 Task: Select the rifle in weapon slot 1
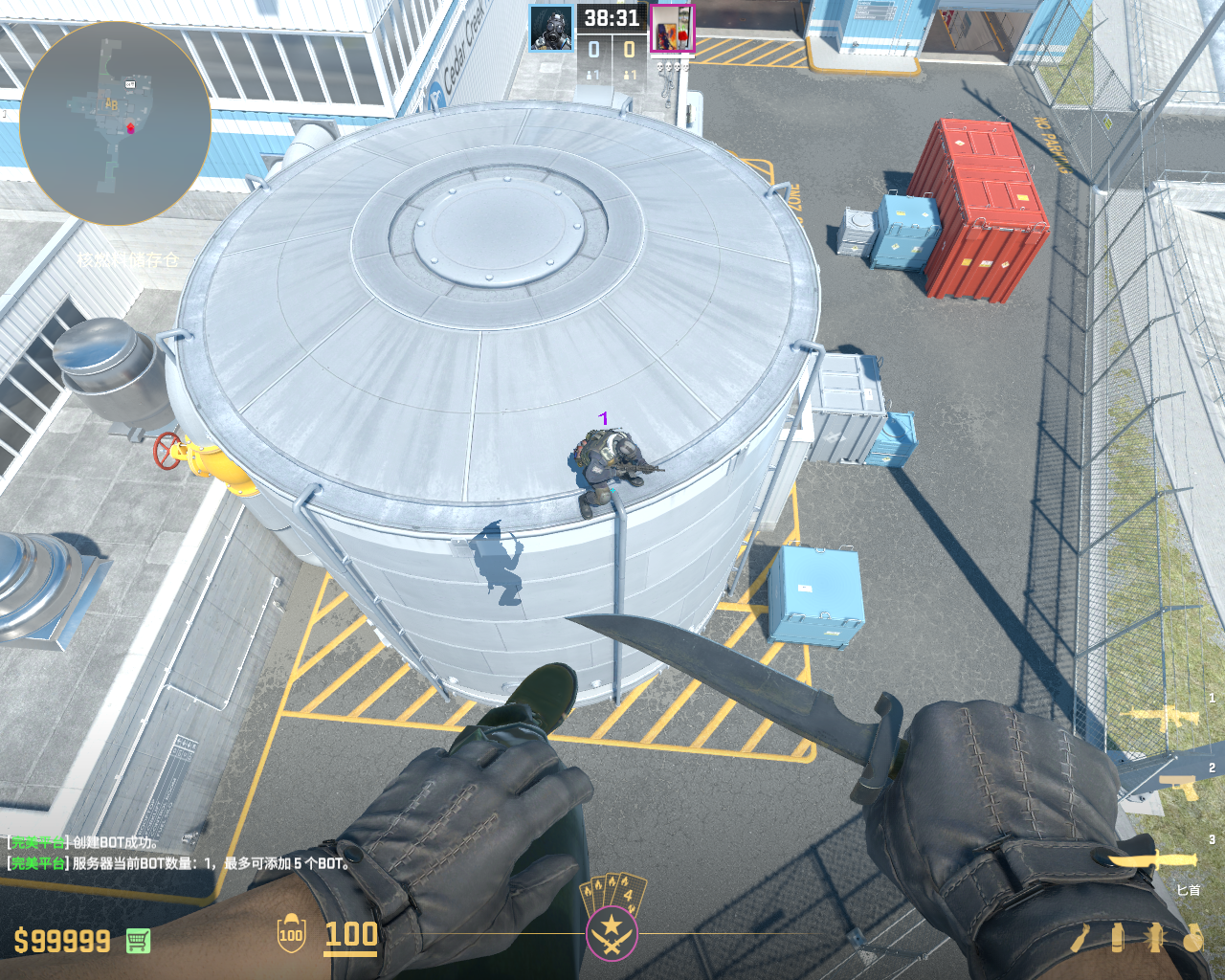tap(1164, 716)
